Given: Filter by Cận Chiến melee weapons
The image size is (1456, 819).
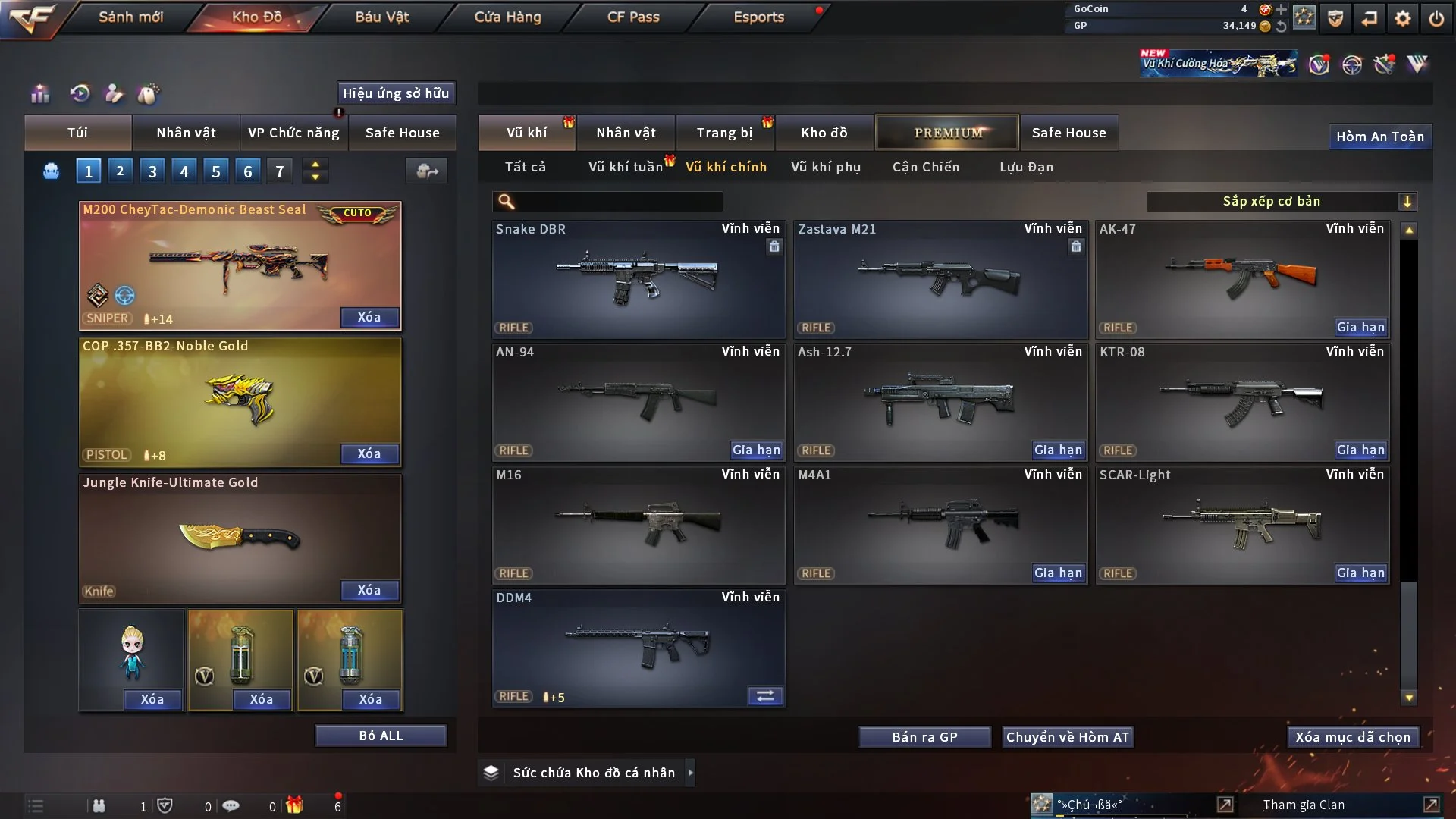Looking at the screenshot, I should coord(925,167).
